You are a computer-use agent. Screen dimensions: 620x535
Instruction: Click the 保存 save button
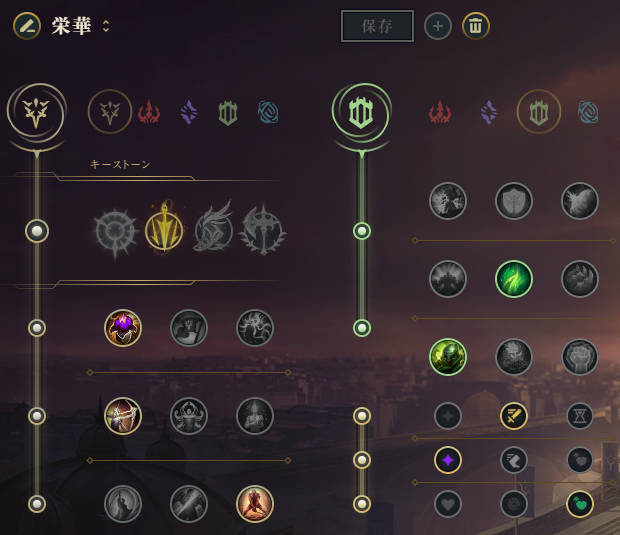(x=377, y=26)
